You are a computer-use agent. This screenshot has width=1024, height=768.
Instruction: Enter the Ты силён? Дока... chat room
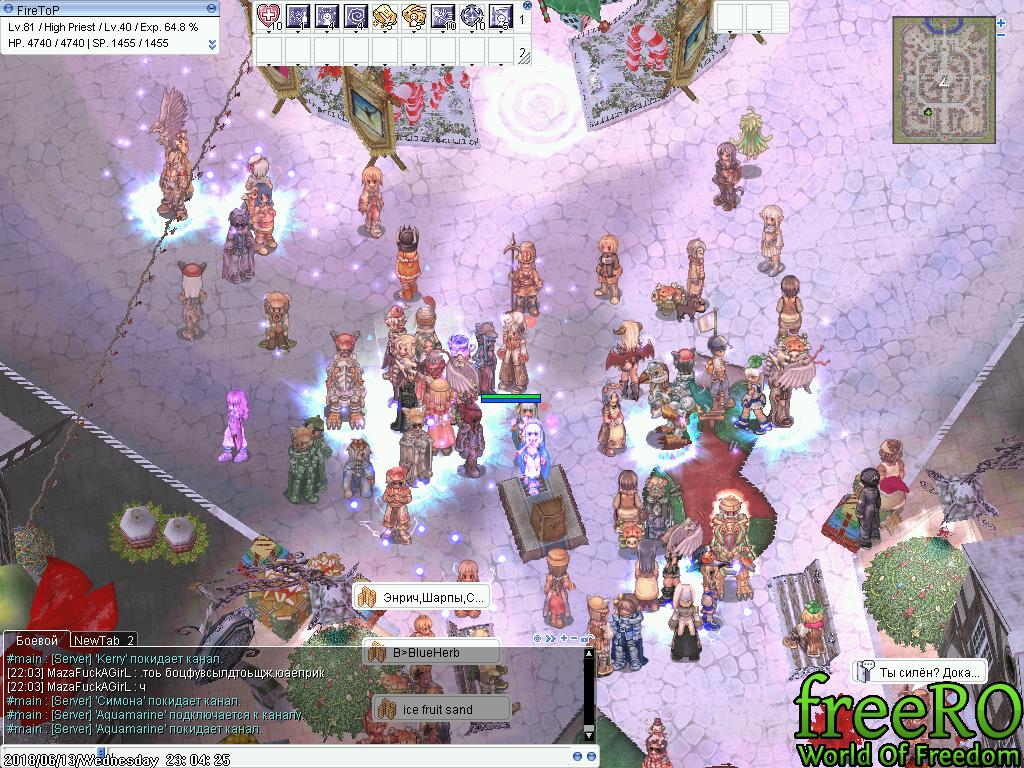coord(921,671)
